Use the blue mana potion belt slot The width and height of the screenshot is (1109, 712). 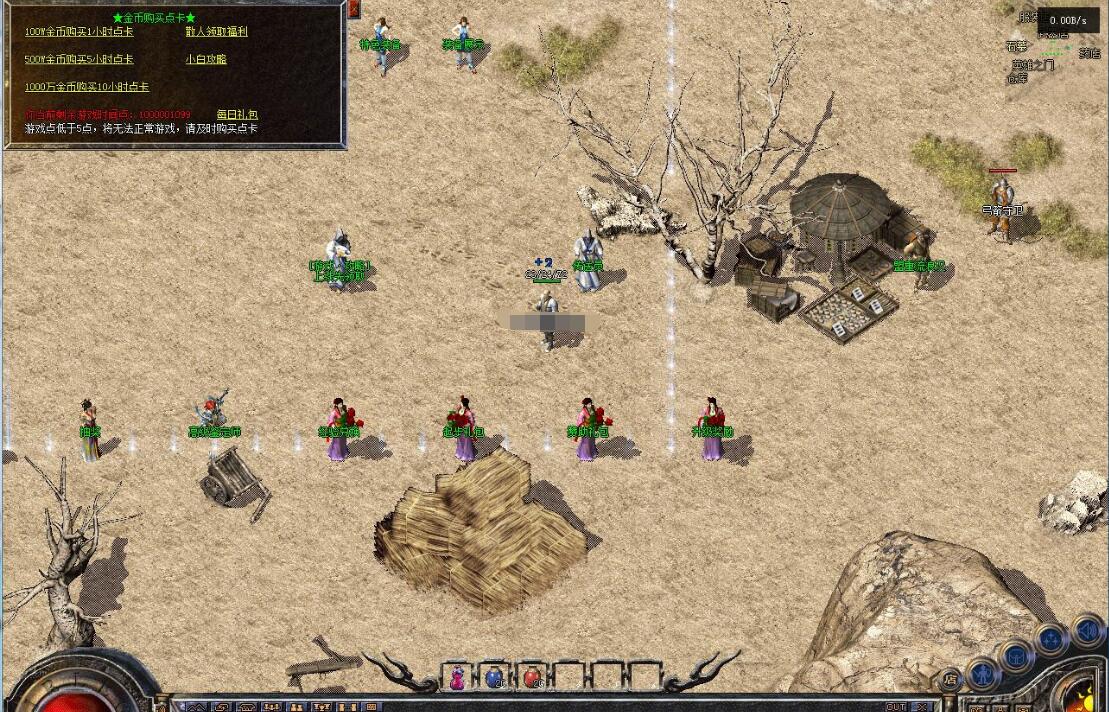coord(494,677)
